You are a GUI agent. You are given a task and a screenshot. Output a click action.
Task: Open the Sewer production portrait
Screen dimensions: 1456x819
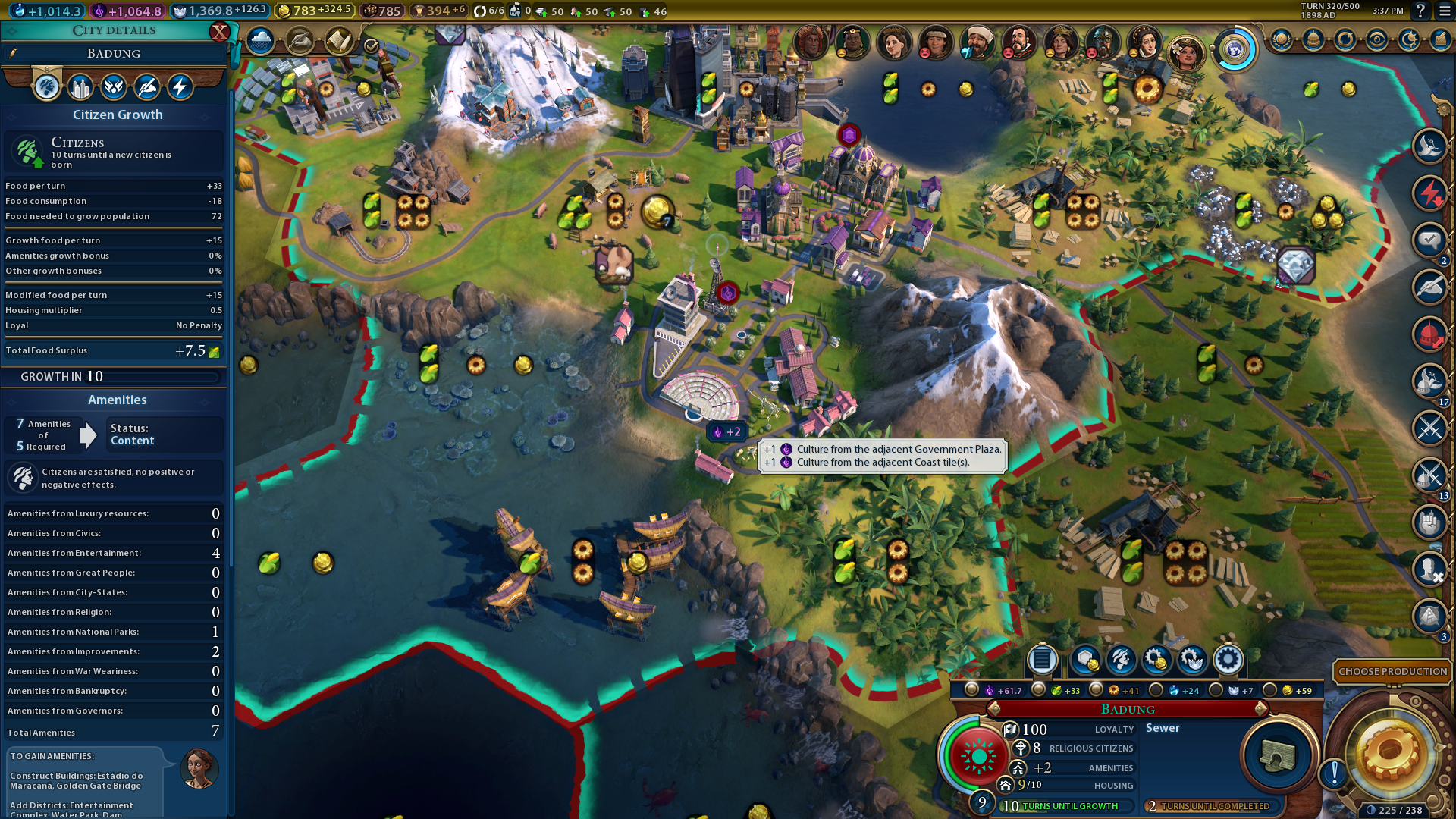pos(1277,755)
